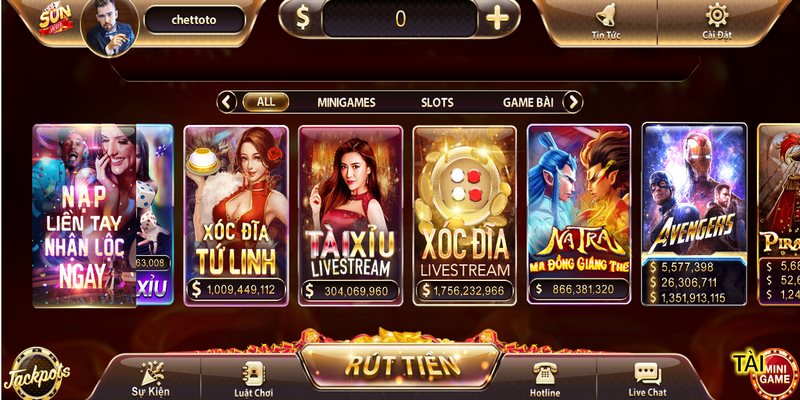This screenshot has width=800, height=400.
Task: Launch the Tài Xỉu Livestream game
Action: pyautogui.click(x=350, y=214)
